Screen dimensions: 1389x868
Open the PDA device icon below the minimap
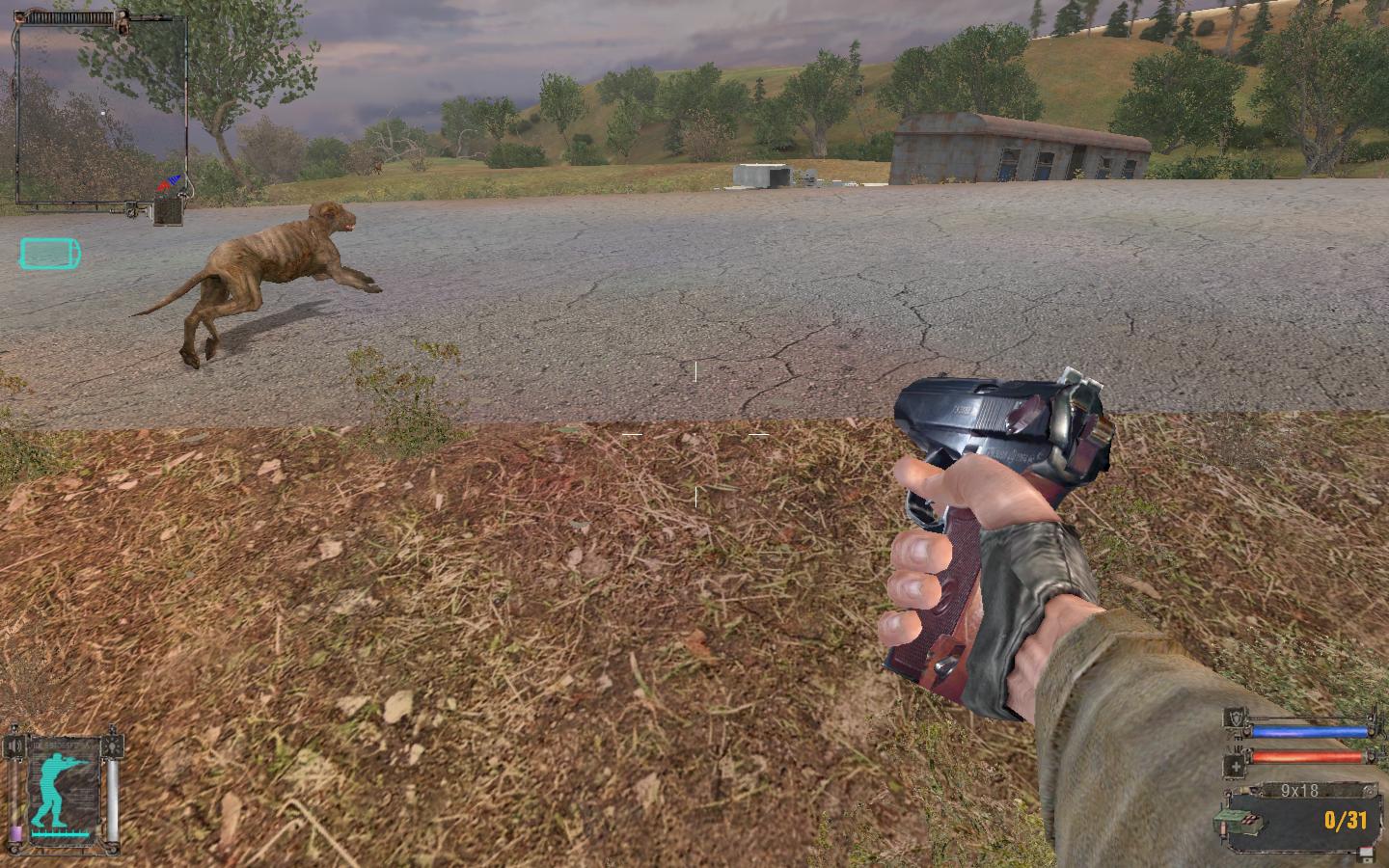point(170,210)
